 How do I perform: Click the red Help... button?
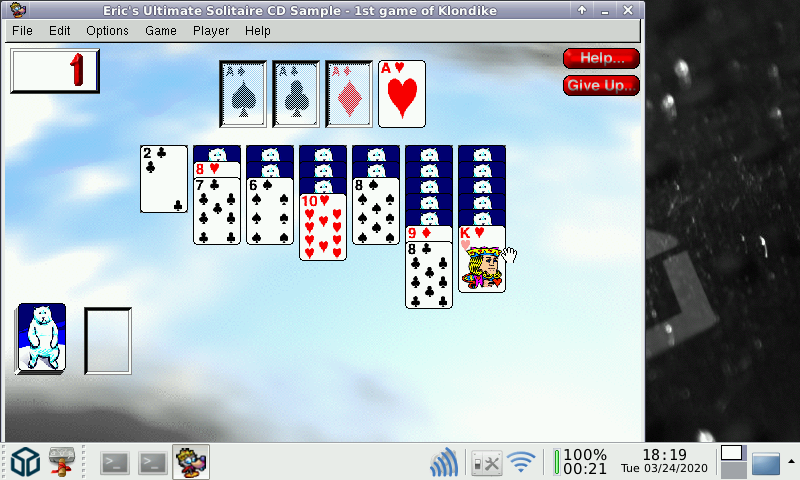(601, 58)
